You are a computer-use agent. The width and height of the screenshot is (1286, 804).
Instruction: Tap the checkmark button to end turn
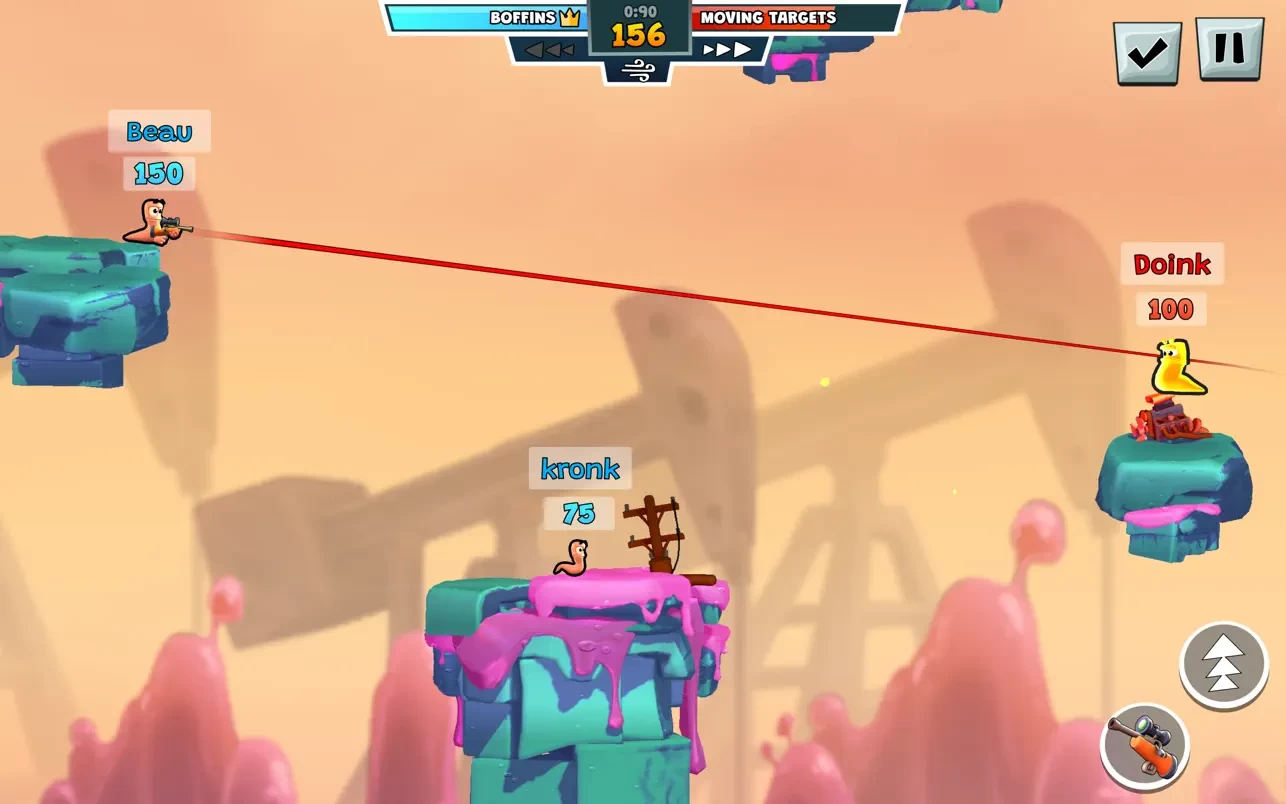coord(1147,53)
